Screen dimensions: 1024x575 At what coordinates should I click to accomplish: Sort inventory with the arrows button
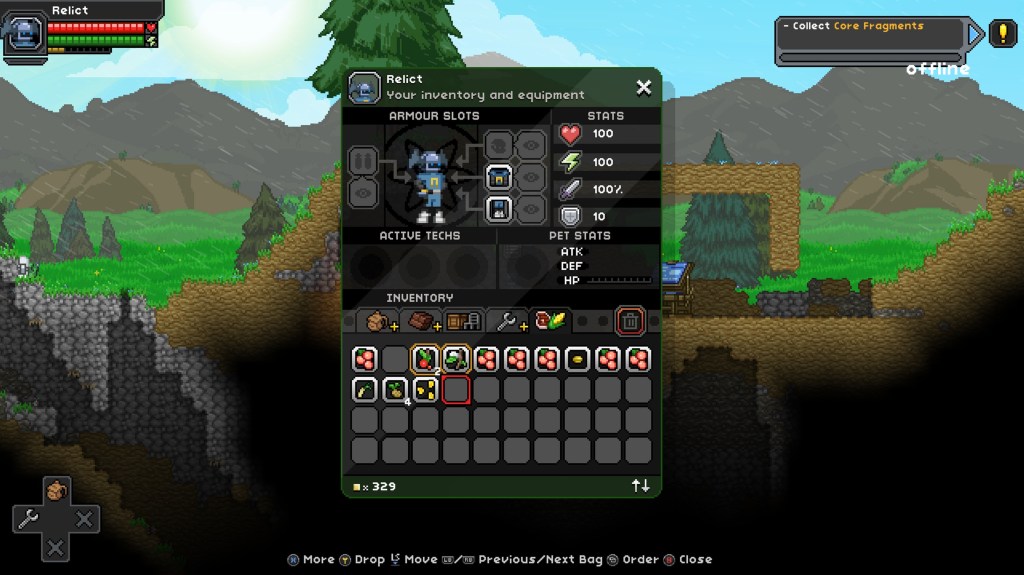click(x=640, y=486)
